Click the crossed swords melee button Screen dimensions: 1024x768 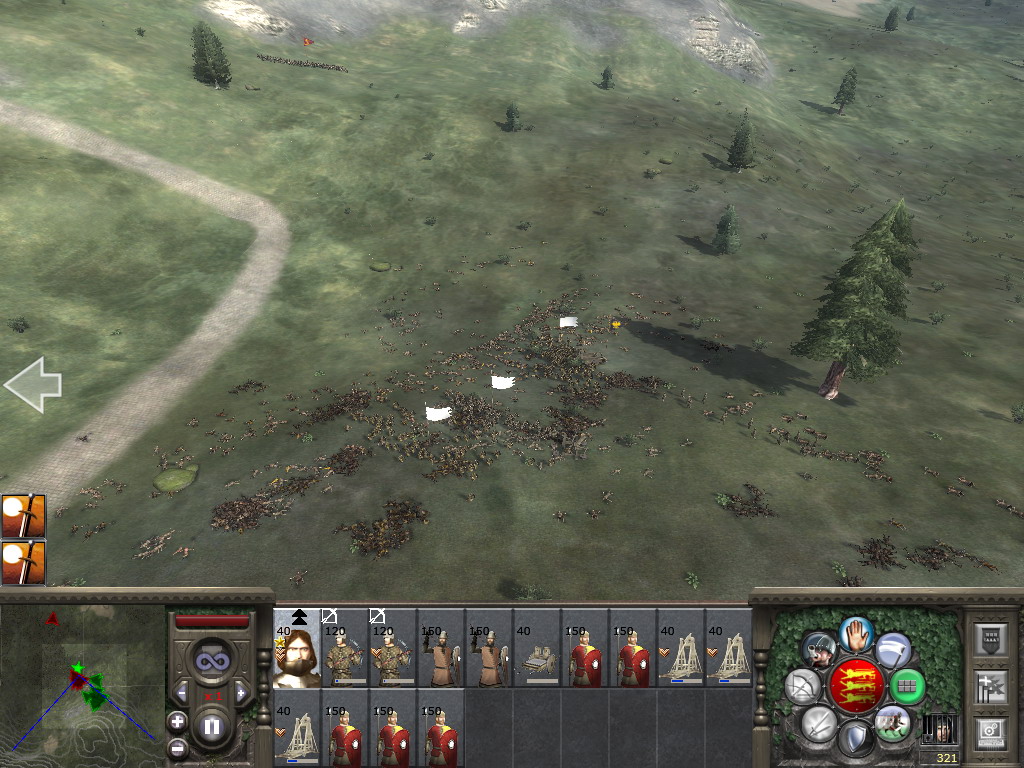coord(818,724)
